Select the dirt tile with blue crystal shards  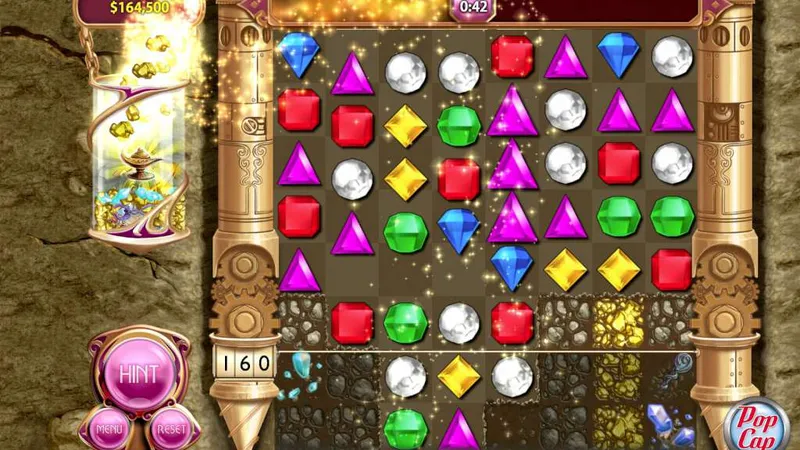(x=298, y=377)
